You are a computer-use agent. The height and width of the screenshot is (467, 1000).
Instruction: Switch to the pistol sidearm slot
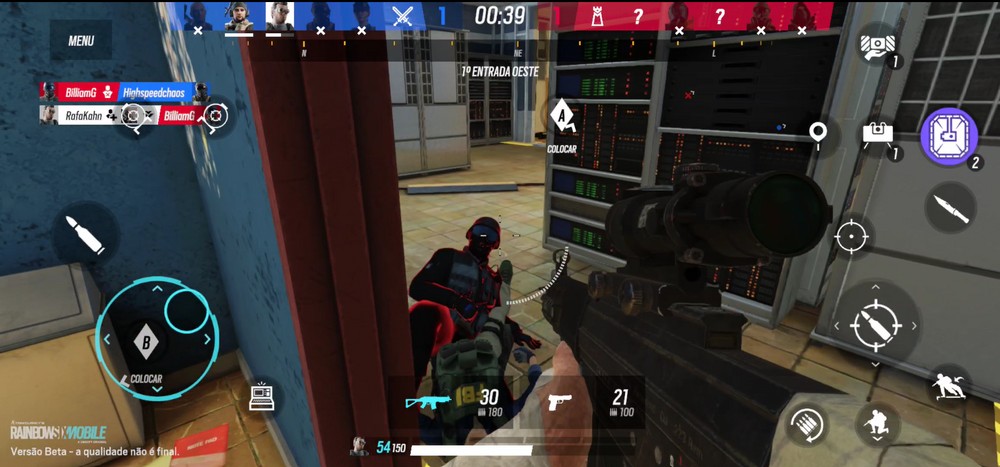point(590,402)
